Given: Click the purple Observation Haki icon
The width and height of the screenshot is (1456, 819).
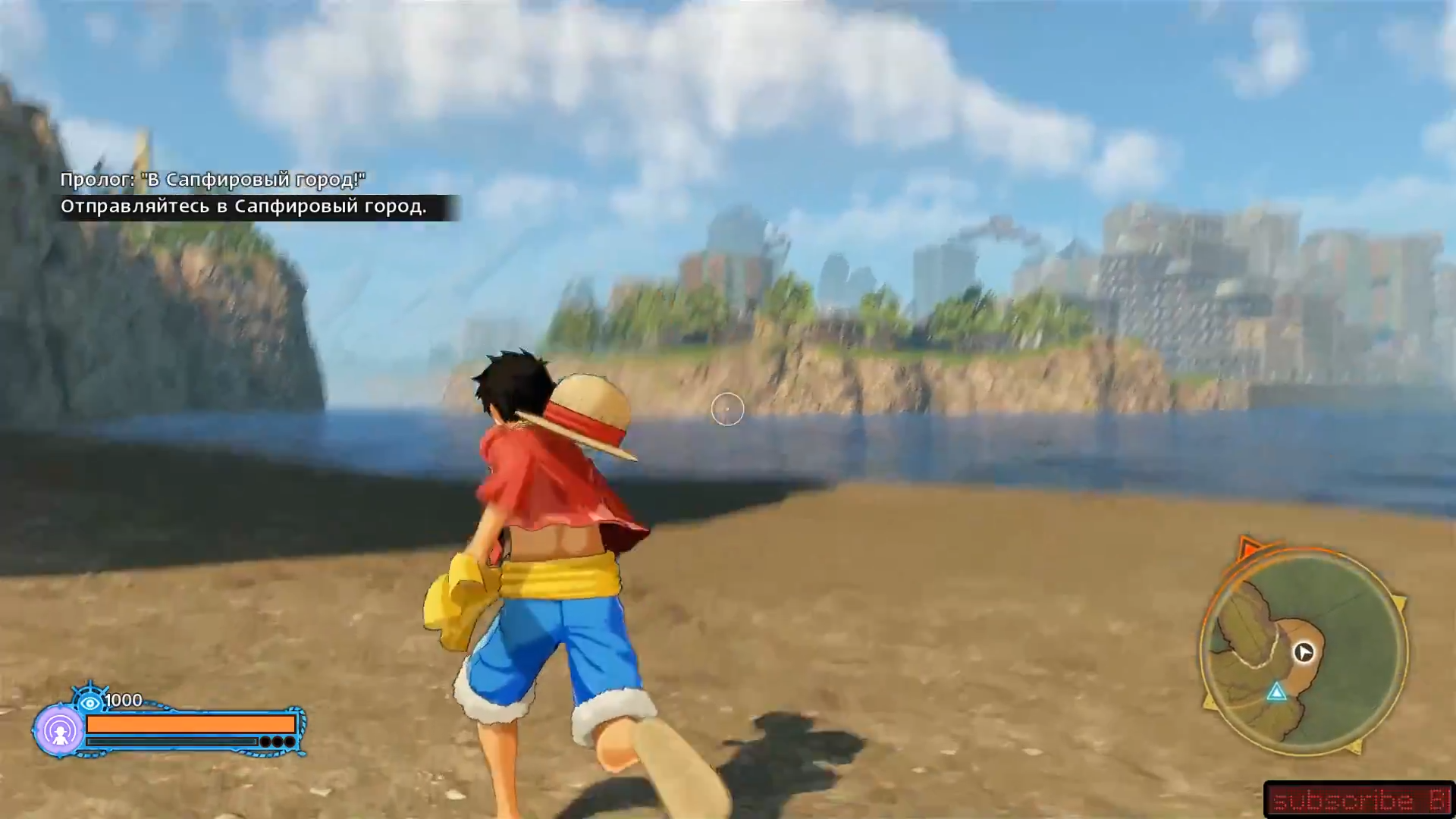Looking at the screenshot, I should 59,731.
